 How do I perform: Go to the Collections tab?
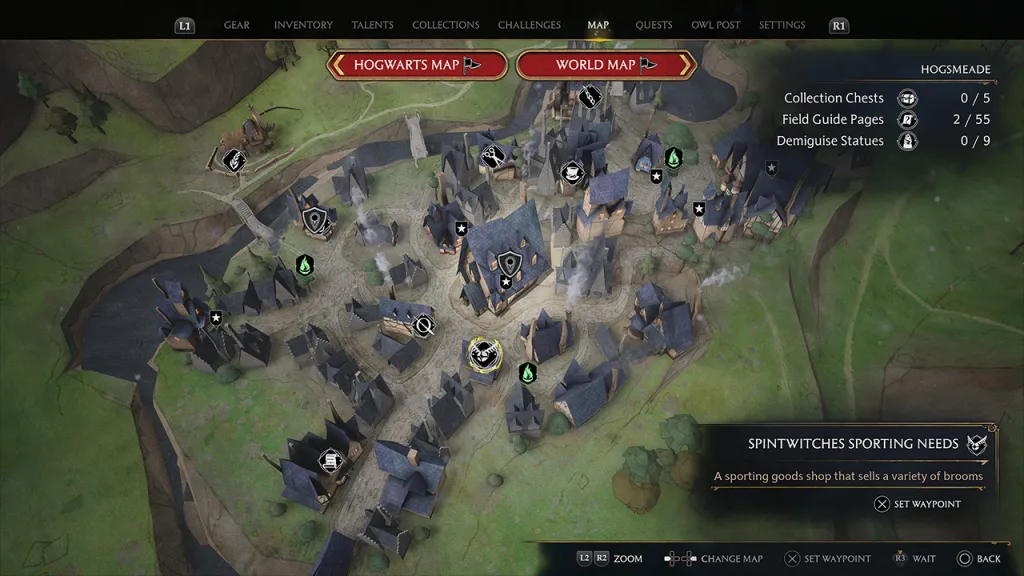446,25
